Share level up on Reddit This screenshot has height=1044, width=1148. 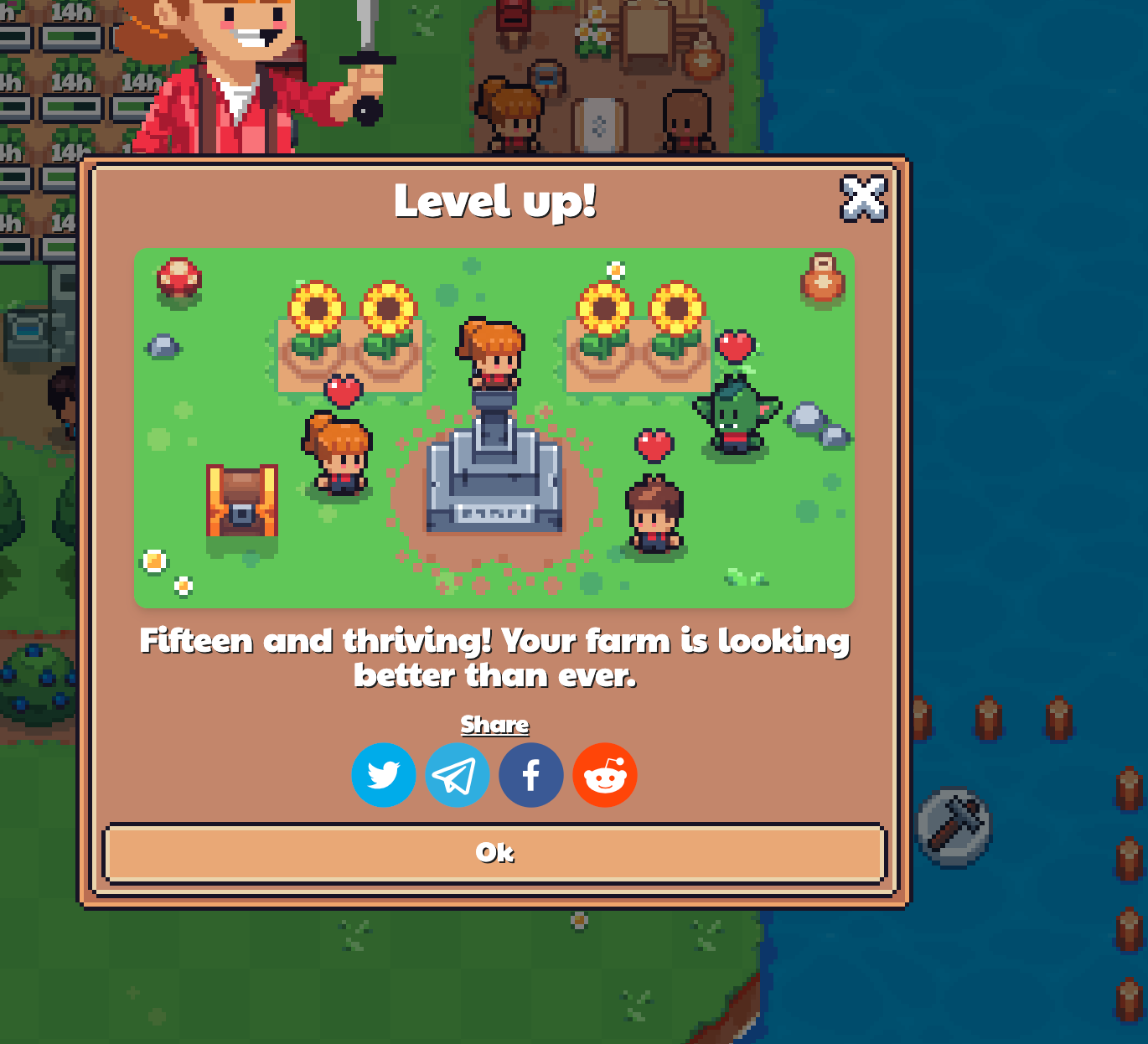pyautogui.click(x=605, y=775)
